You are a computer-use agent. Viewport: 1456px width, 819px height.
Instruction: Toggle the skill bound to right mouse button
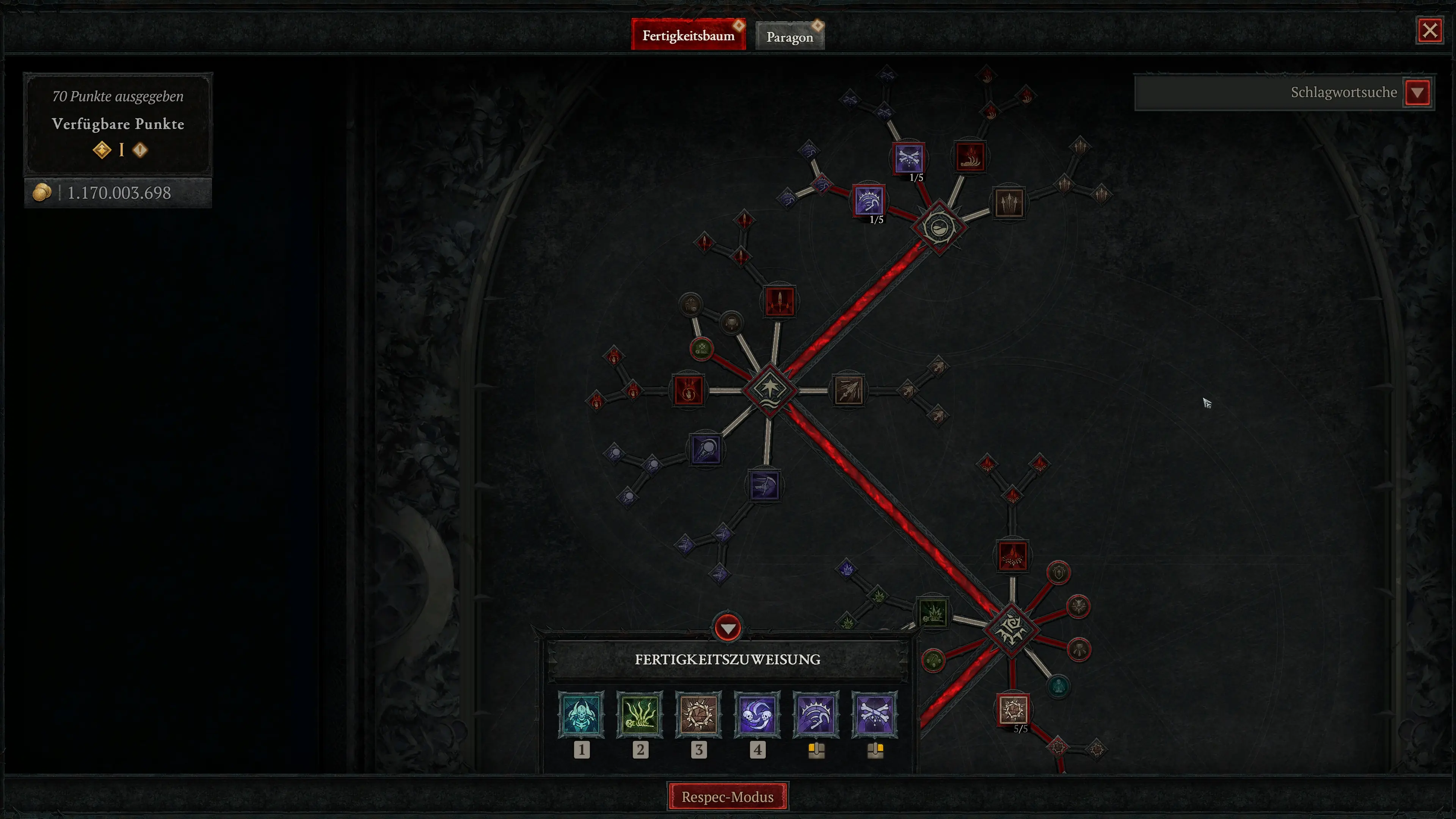point(874,714)
